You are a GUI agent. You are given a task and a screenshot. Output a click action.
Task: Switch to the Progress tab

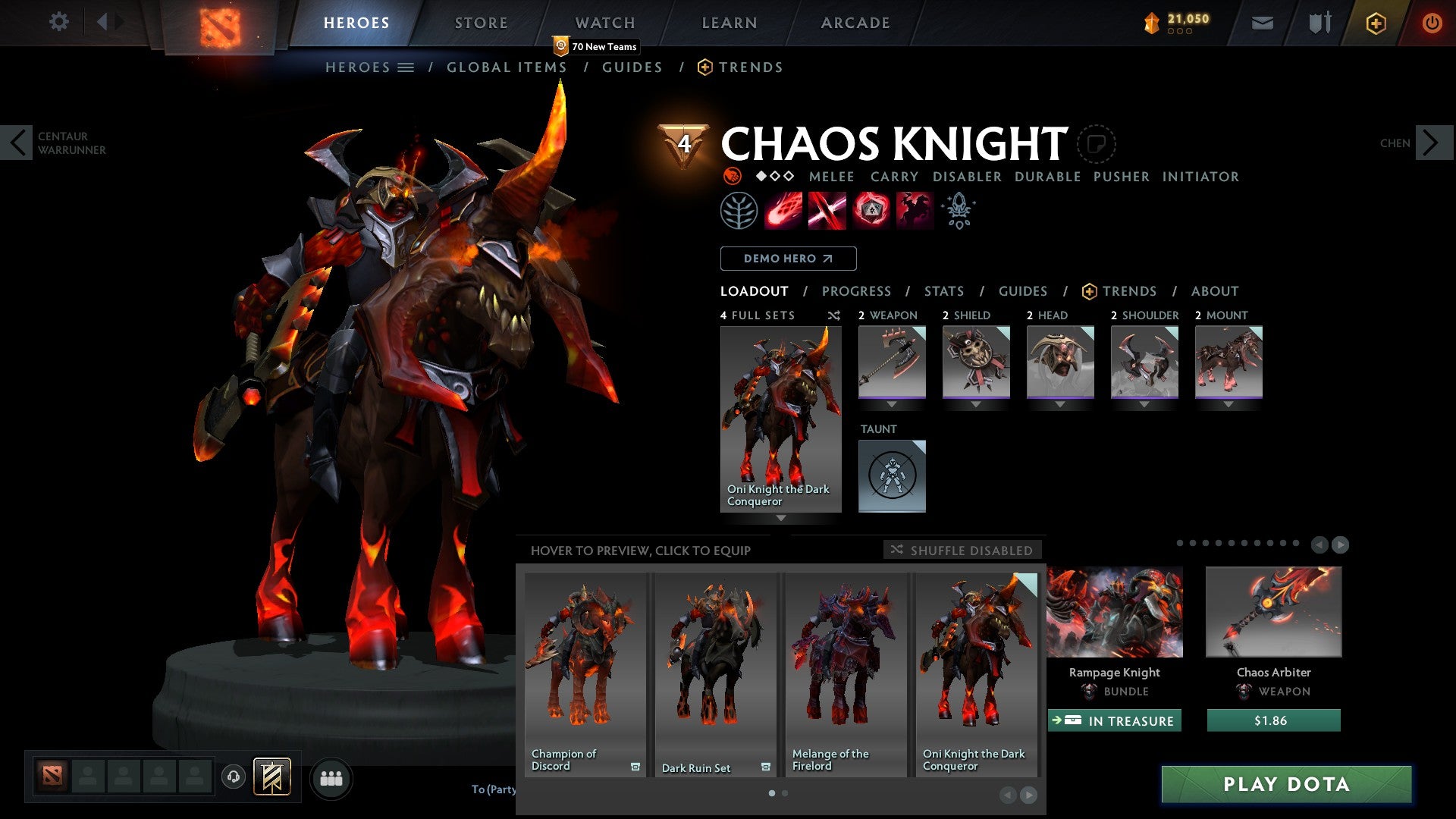856,291
